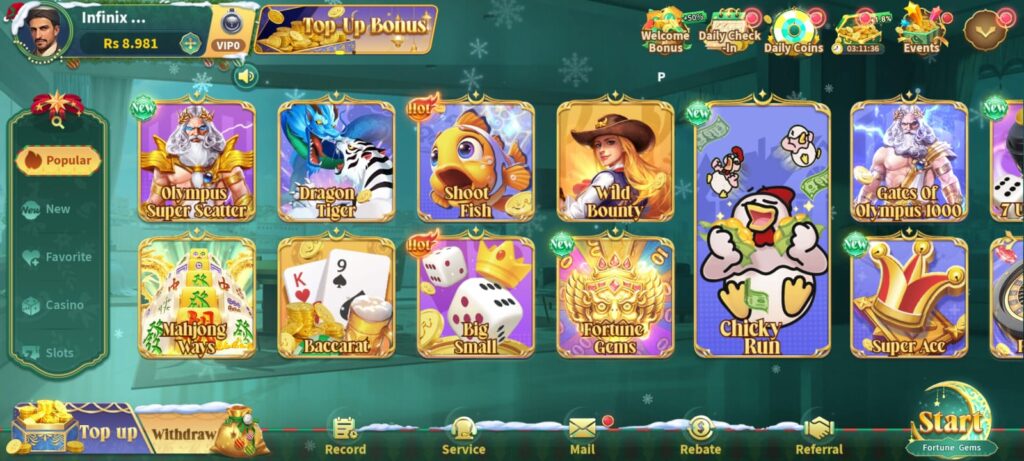Open the Top-Up Bonus banner
The image size is (1024, 461).
(x=346, y=29)
